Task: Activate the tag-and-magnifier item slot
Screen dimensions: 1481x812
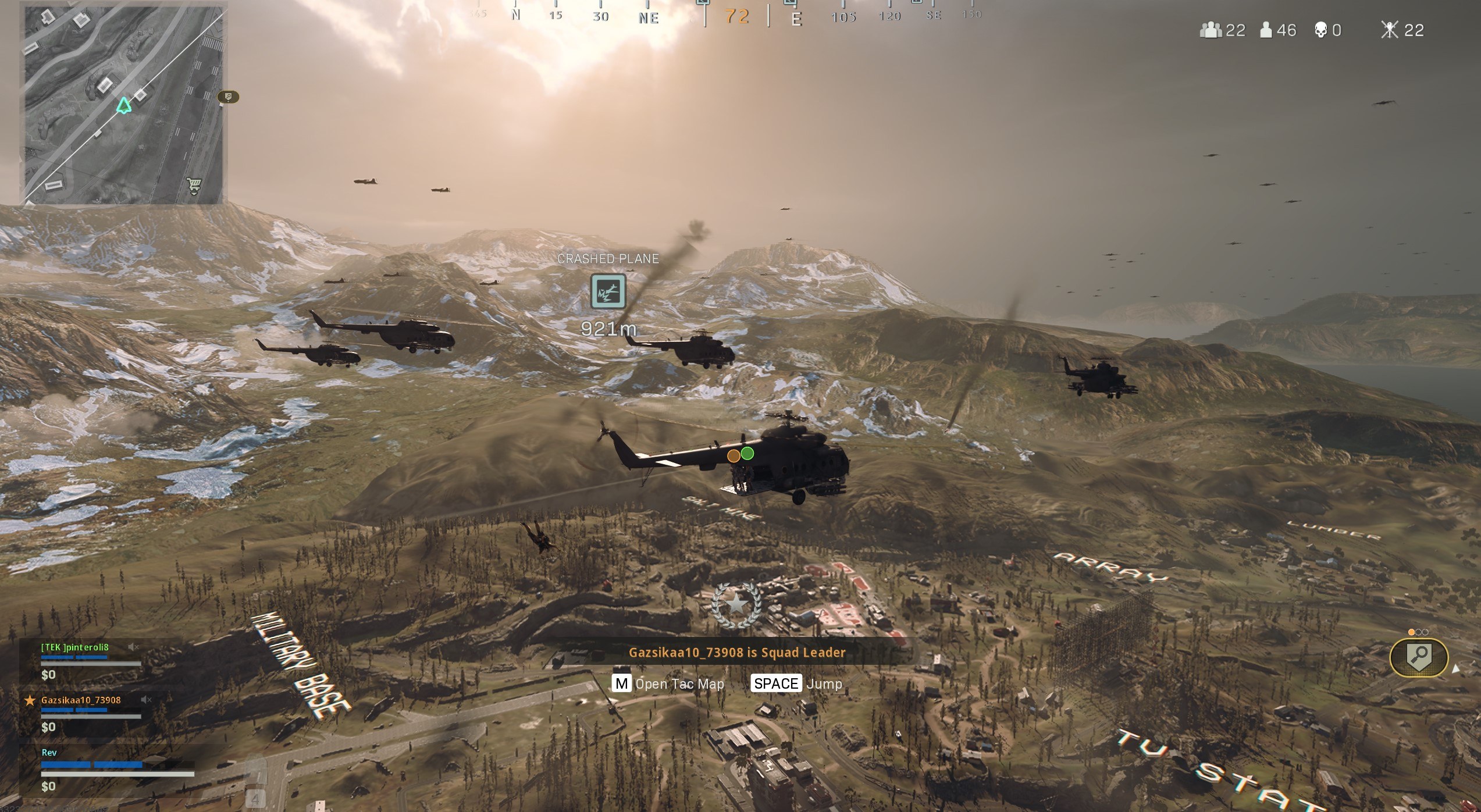Action: [1419, 658]
